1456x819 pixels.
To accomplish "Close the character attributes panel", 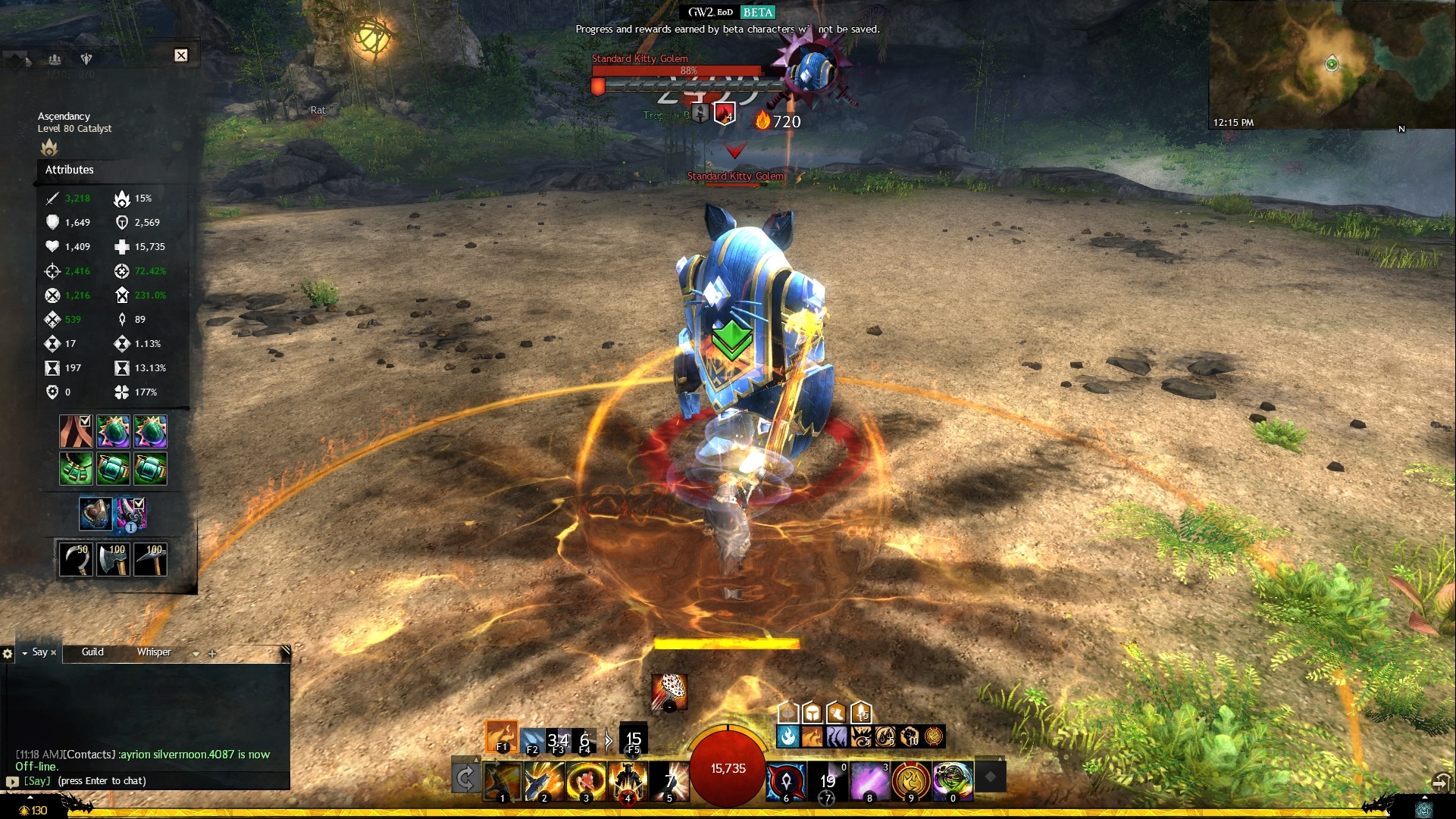I will pos(181,55).
